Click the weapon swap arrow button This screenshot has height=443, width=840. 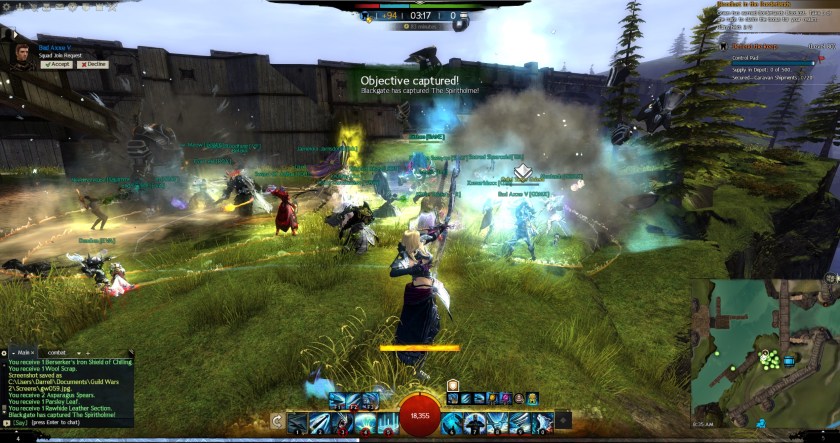[x=277, y=421]
